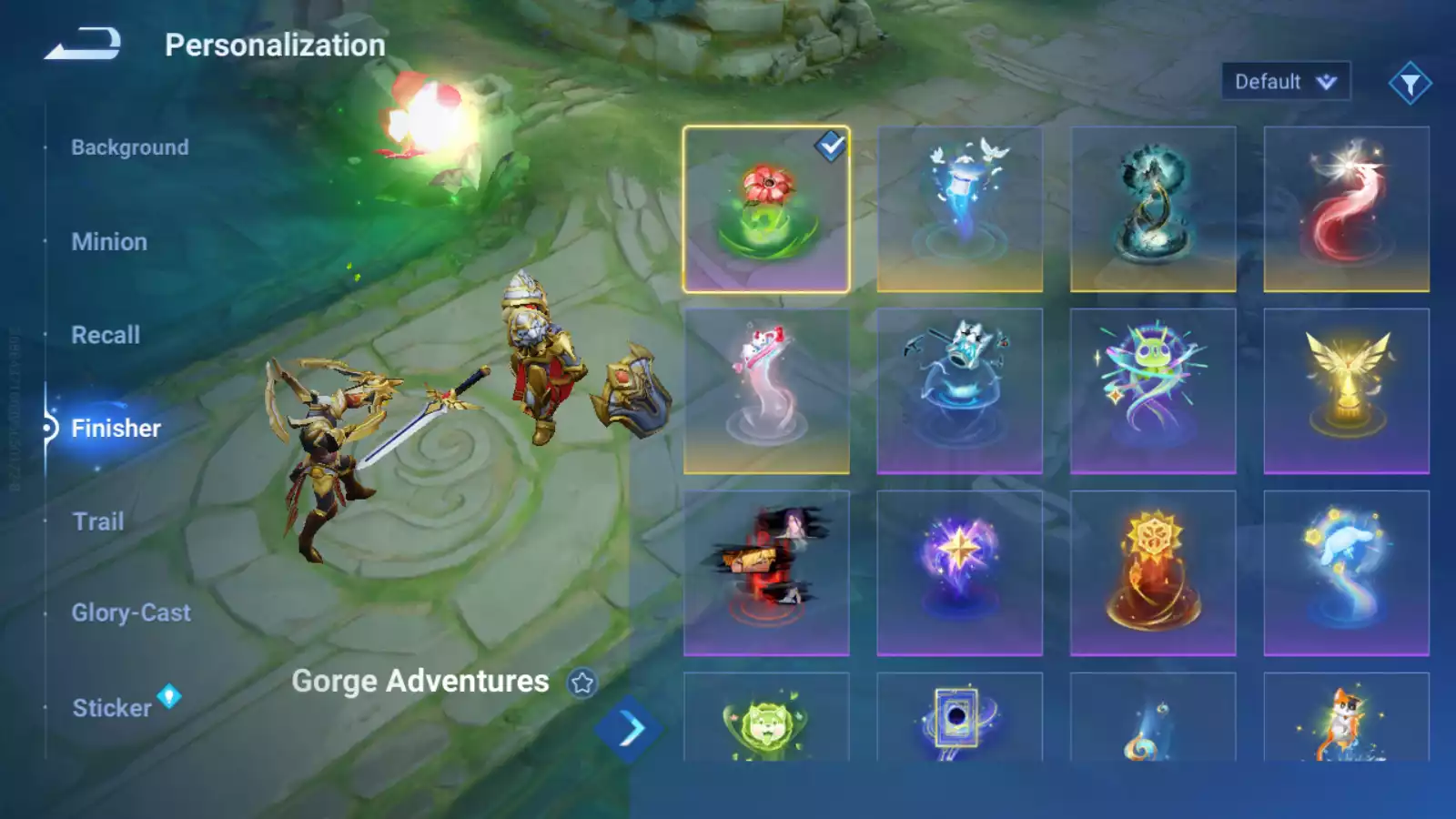Select the orange cat finisher
Viewport: 1456px width, 819px height.
click(x=1346, y=719)
